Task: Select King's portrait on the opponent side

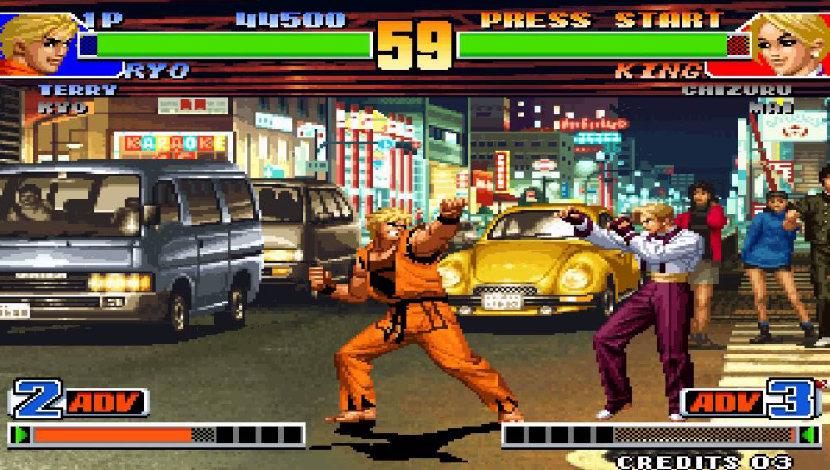Action: coord(790,40)
